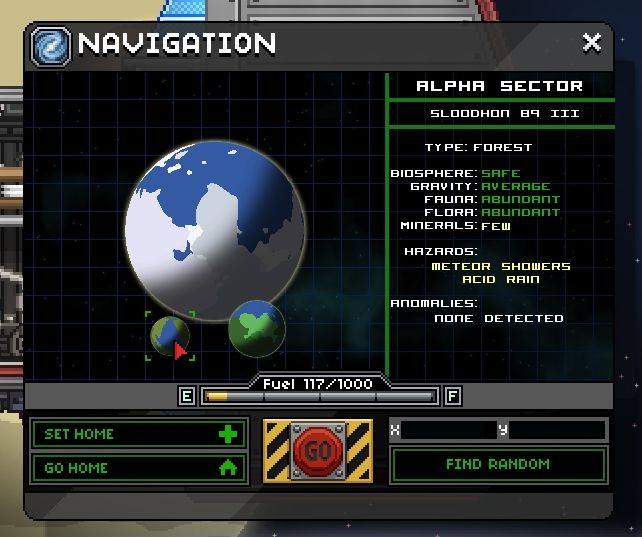
Task: Pick the small green moon
Action: click(x=257, y=326)
